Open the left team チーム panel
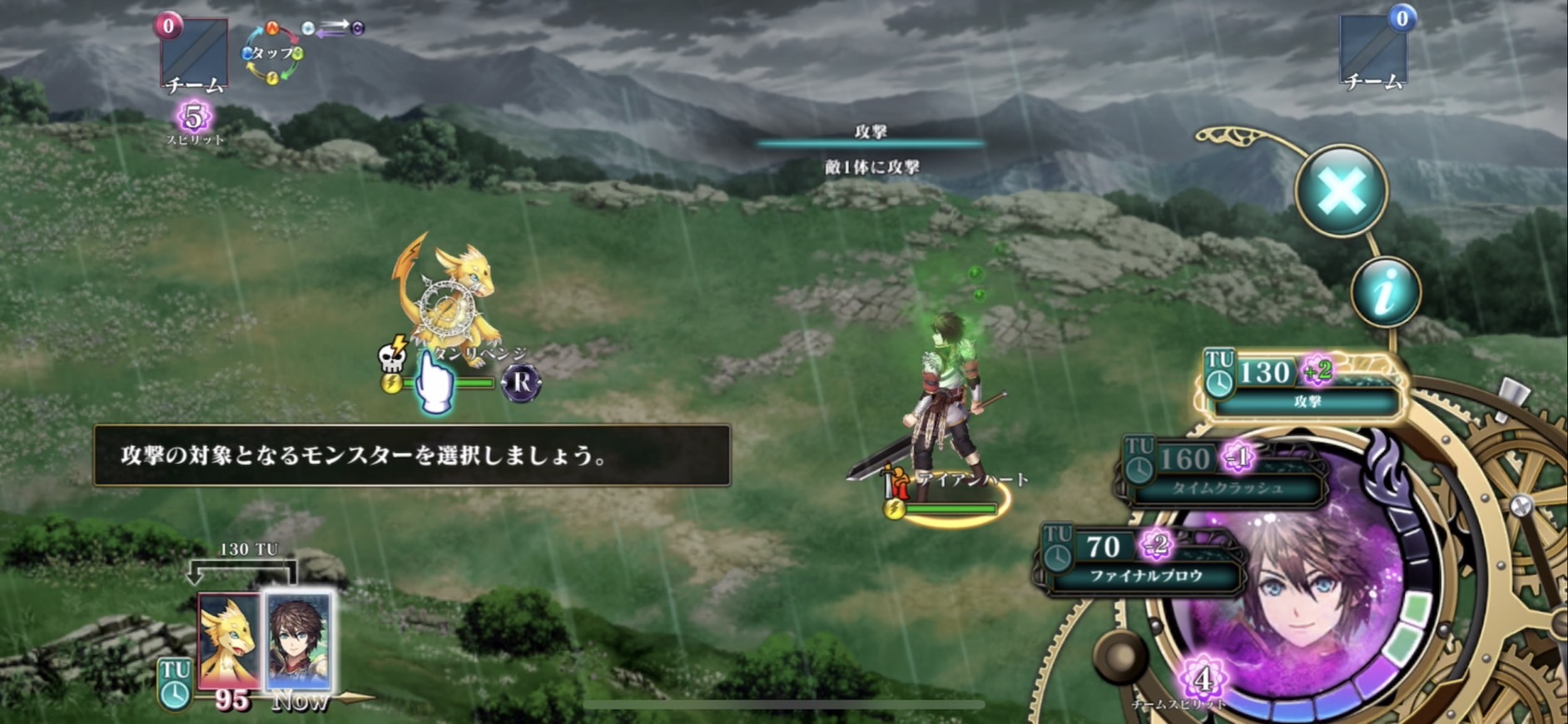 click(194, 55)
